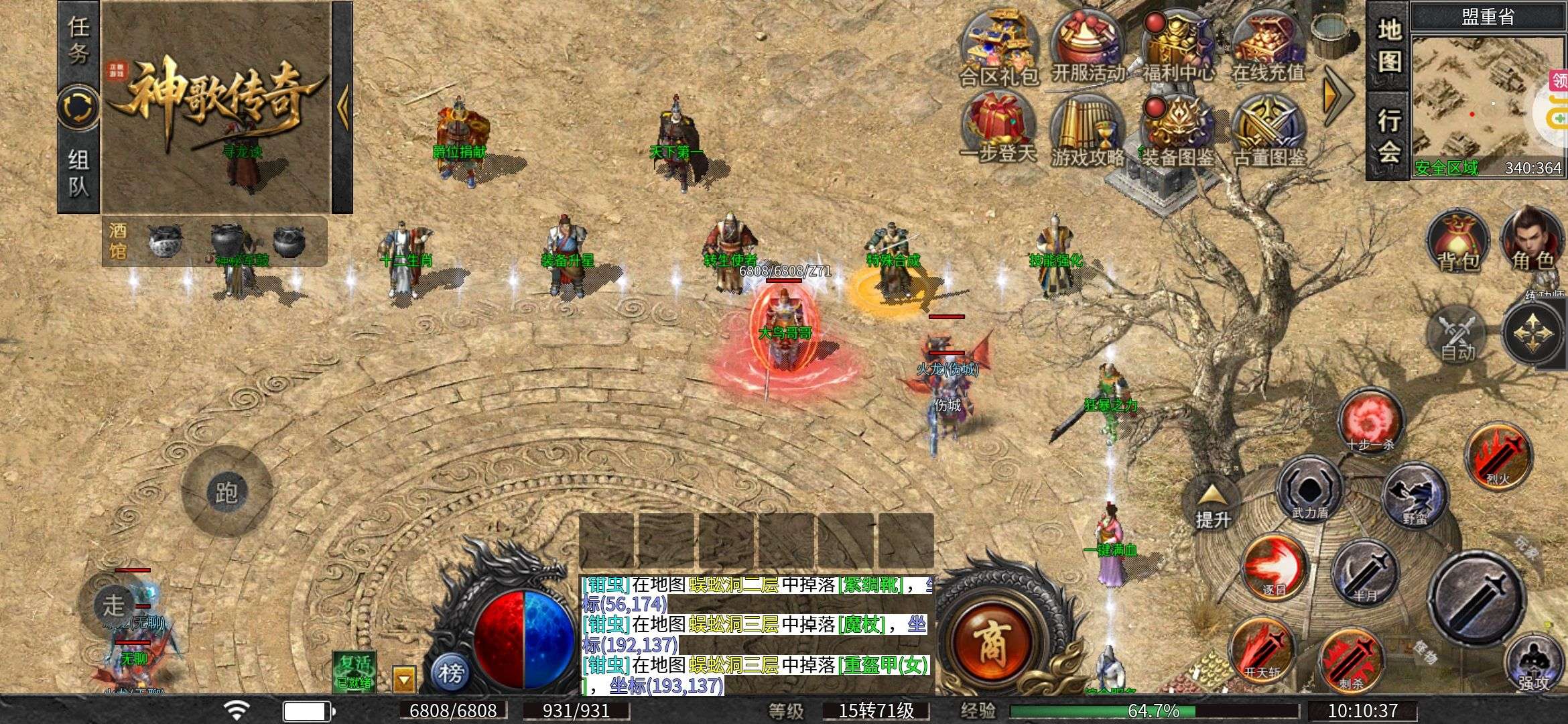The height and width of the screenshot is (724, 1568).
Task: Open the 开服活动 event icon
Action: point(1087,44)
